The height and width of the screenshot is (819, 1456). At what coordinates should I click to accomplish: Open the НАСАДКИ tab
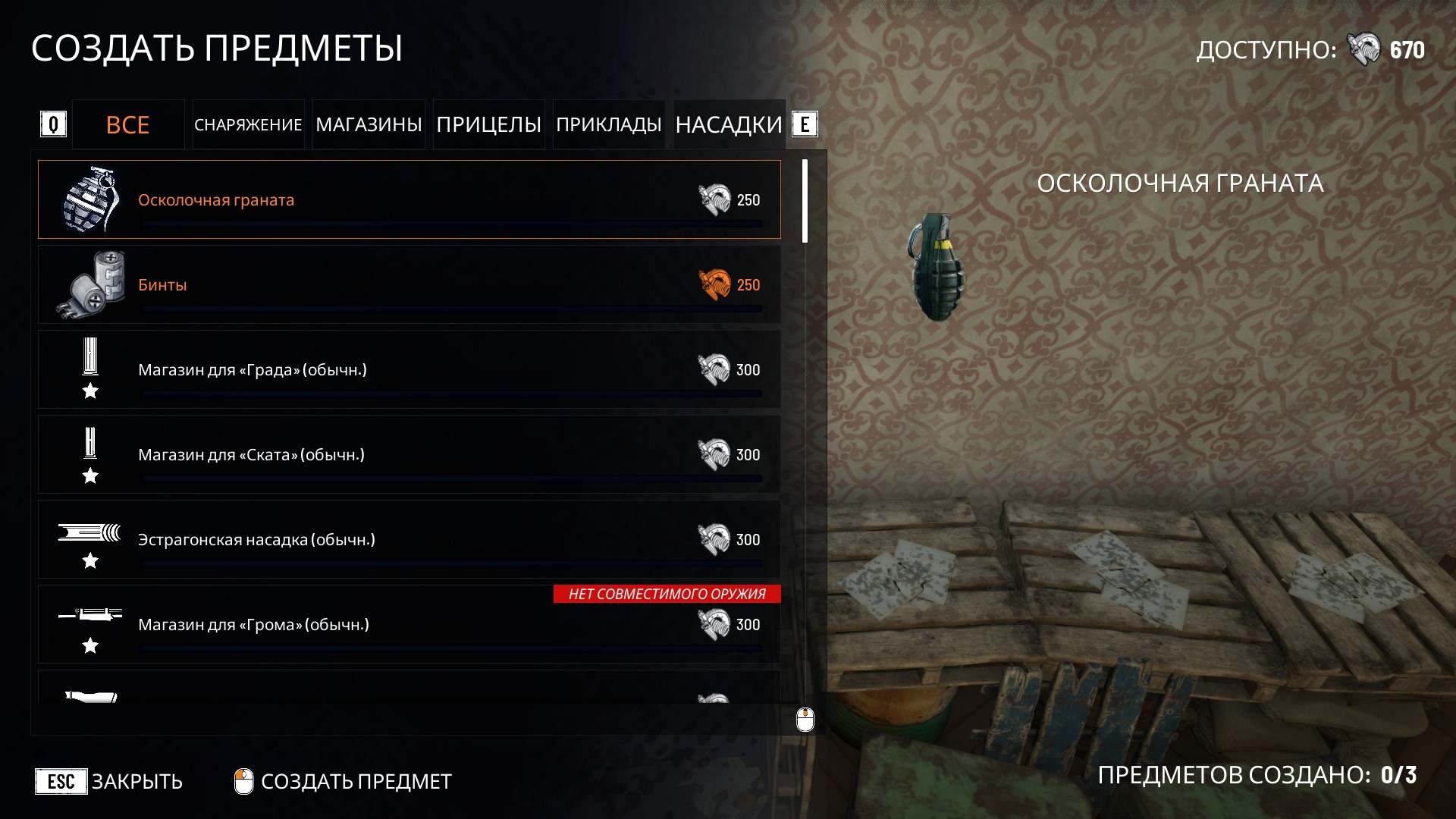coord(728,124)
